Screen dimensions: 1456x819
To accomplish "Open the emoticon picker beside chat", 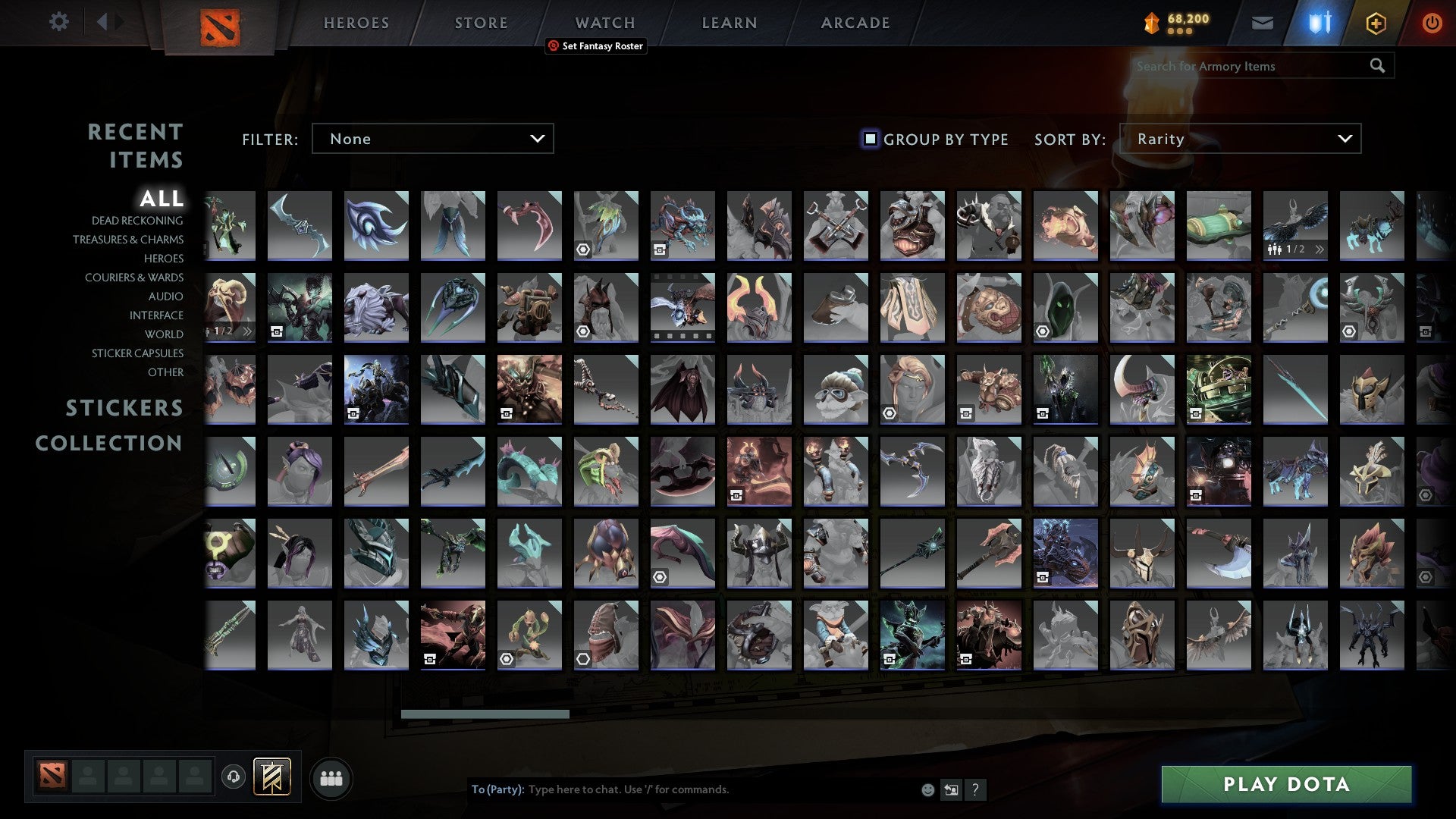I will click(x=927, y=789).
